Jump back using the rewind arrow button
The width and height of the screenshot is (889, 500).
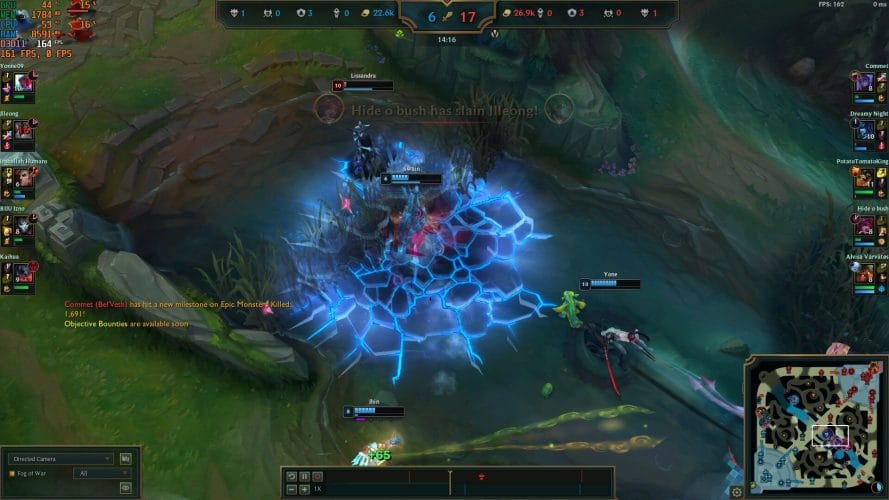click(x=291, y=476)
